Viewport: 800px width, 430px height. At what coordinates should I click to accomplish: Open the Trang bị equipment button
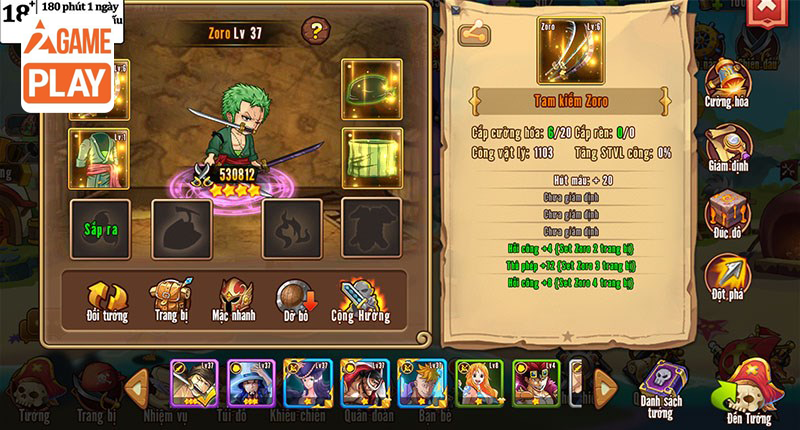pyautogui.click(x=171, y=300)
